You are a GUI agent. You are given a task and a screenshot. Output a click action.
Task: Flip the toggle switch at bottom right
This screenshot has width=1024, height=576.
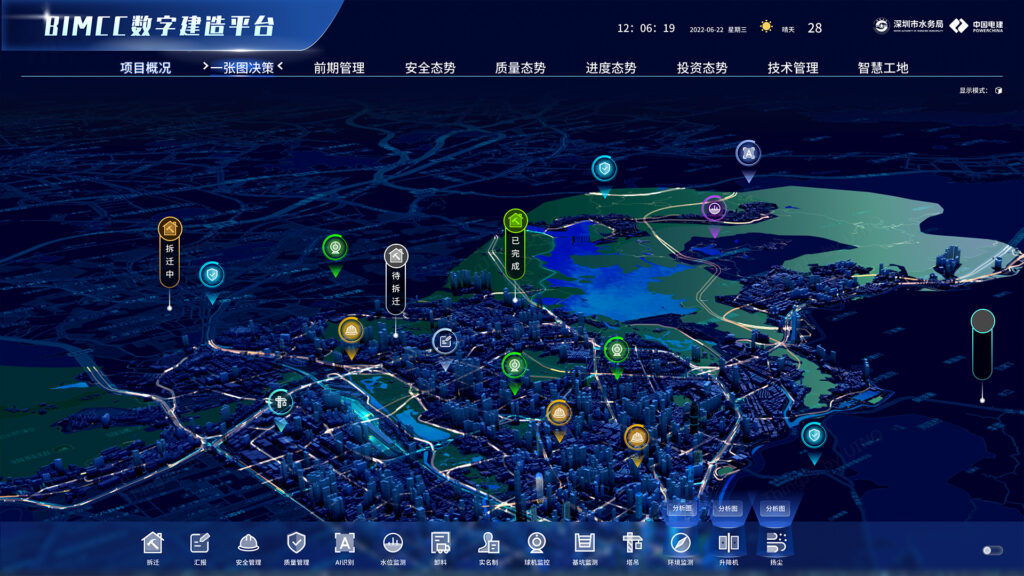tap(992, 550)
